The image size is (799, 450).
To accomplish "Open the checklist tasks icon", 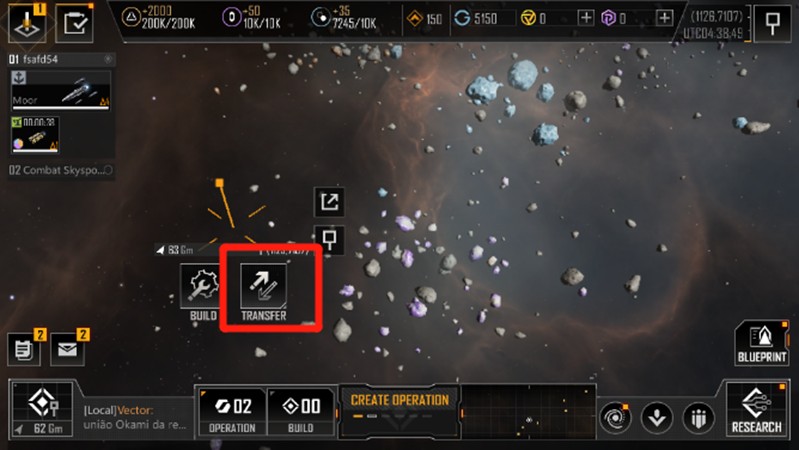I will pos(73,21).
